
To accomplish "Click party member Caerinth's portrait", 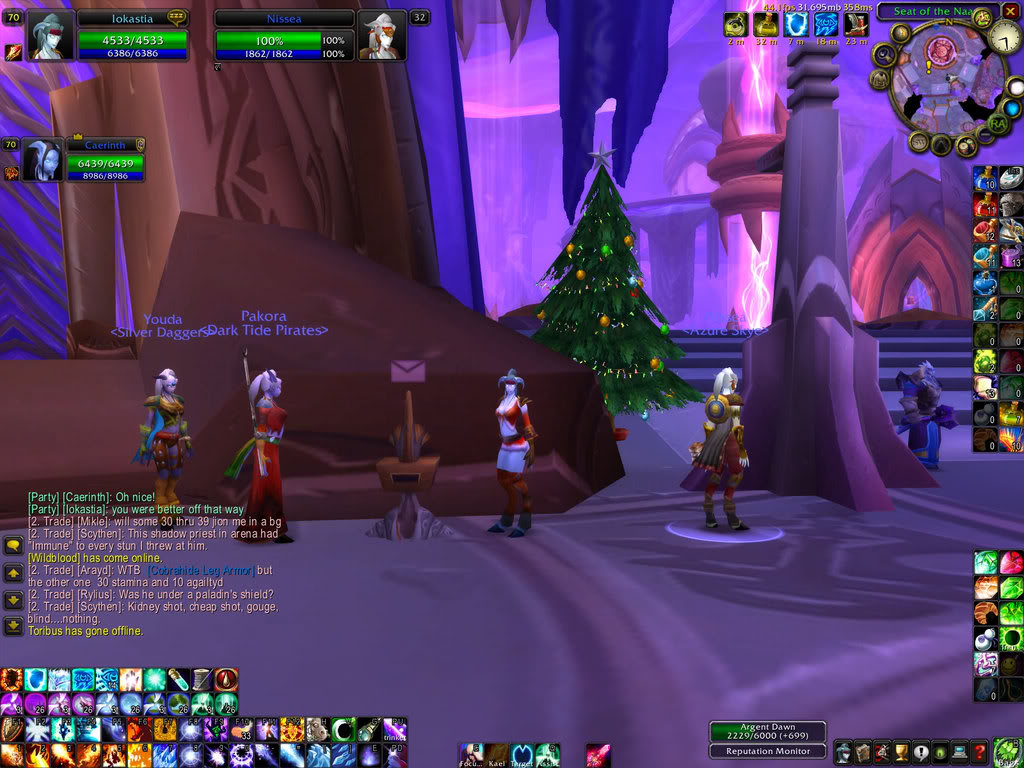I will tap(42, 159).
